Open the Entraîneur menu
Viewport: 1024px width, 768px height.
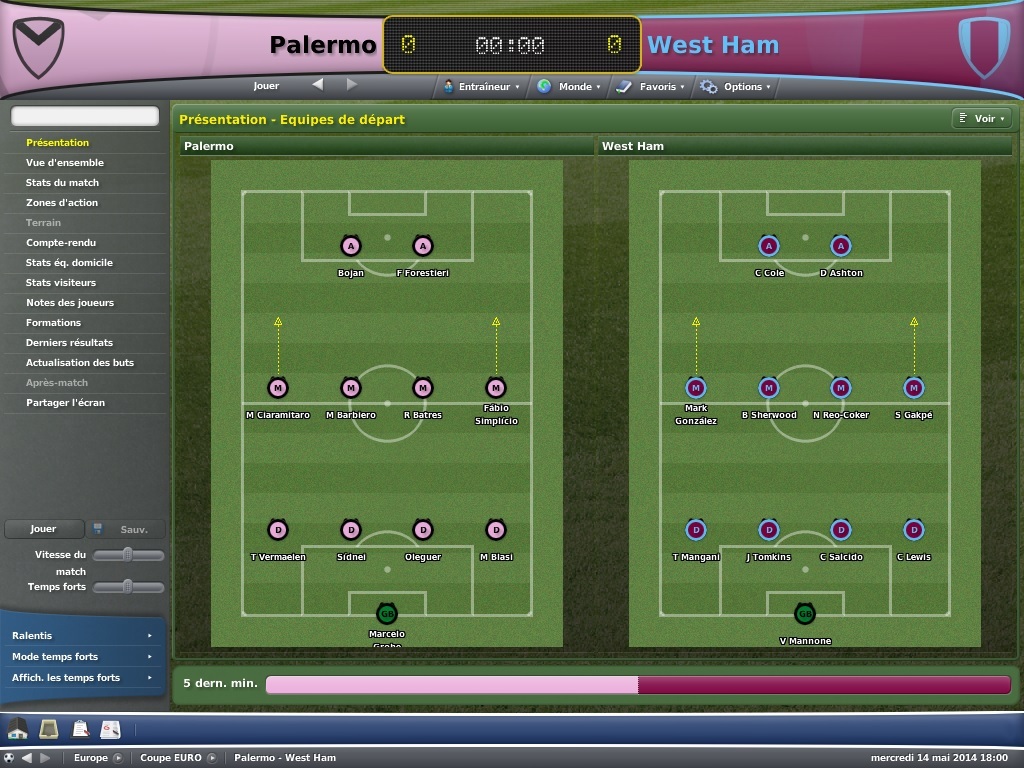(x=483, y=87)
